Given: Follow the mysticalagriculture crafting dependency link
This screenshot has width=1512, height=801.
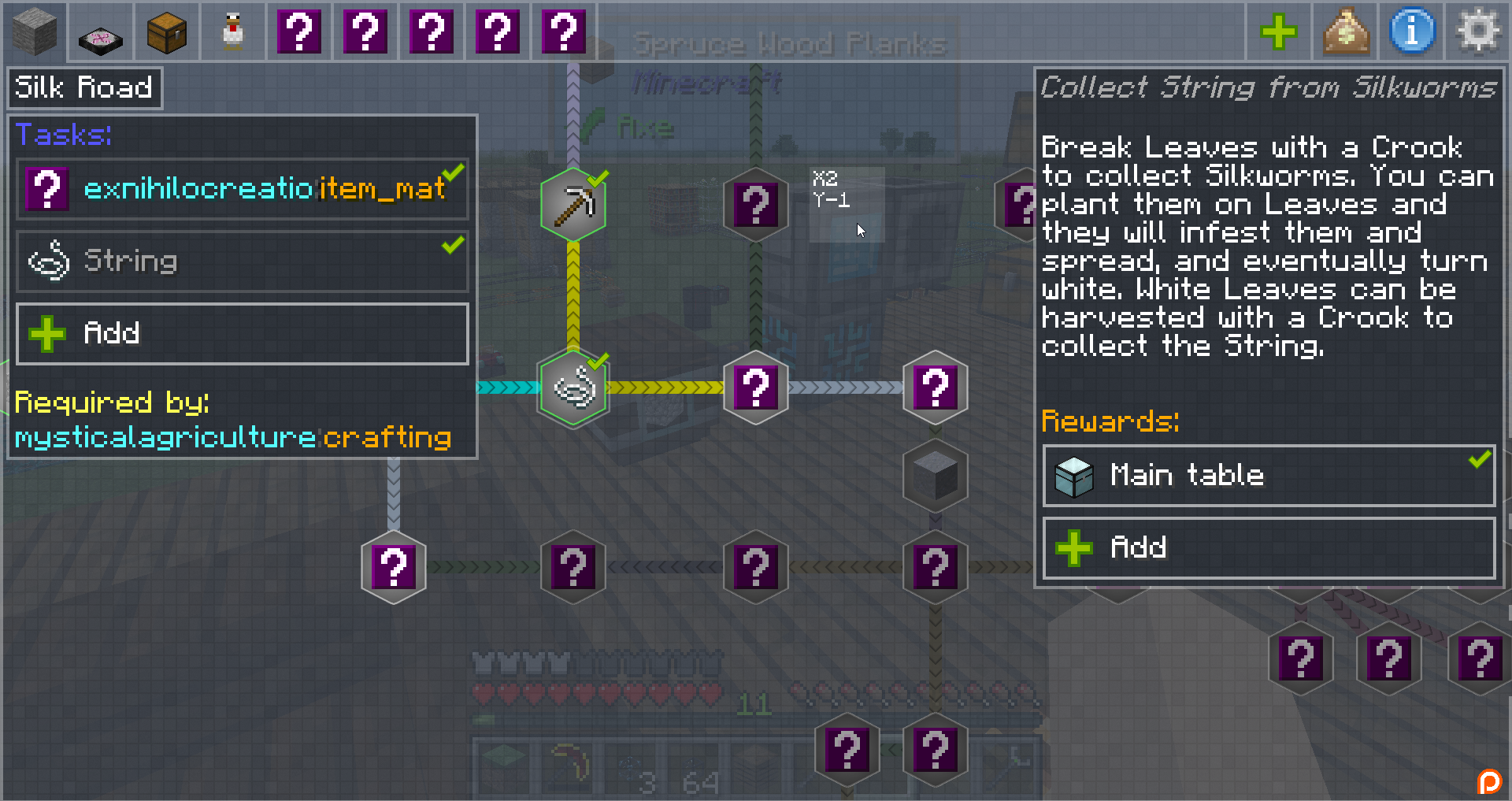Looking at the screenshot, I should tap(233, 437).
